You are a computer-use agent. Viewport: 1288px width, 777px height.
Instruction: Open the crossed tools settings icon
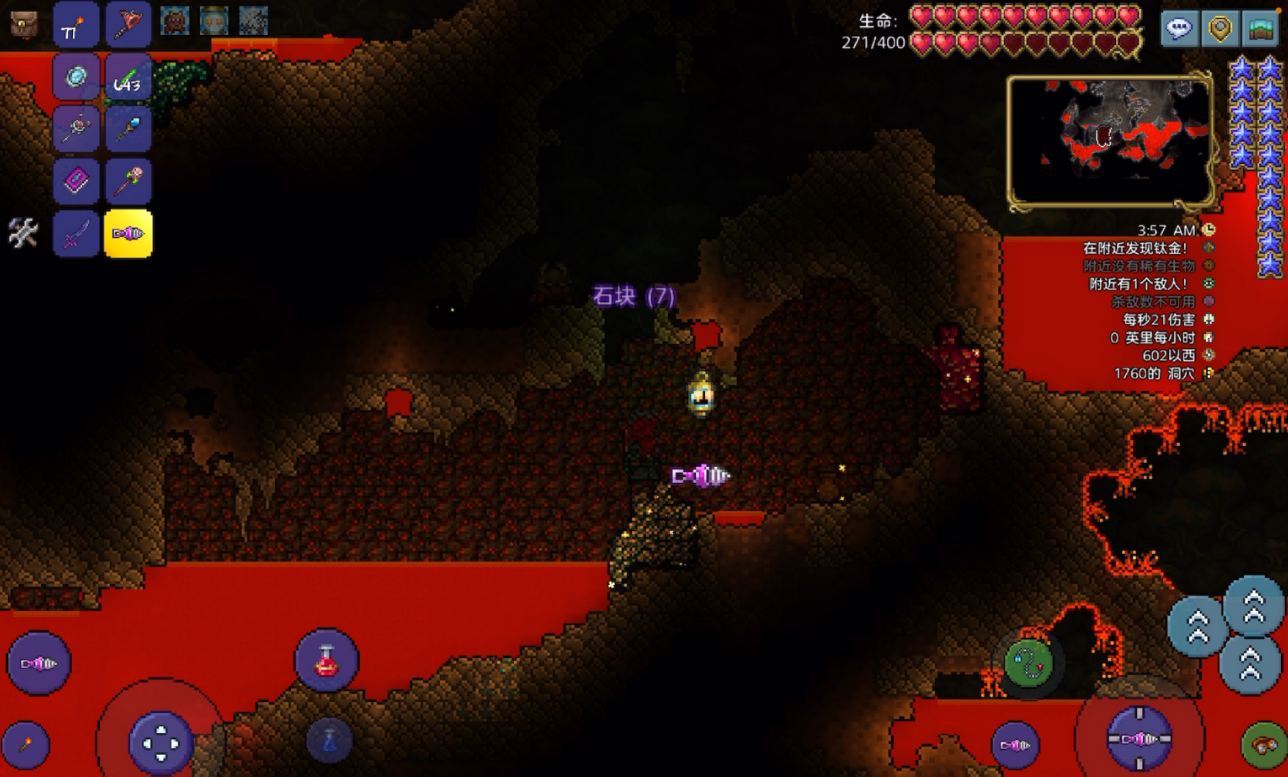pyautogui.click(x=23, y=233)
